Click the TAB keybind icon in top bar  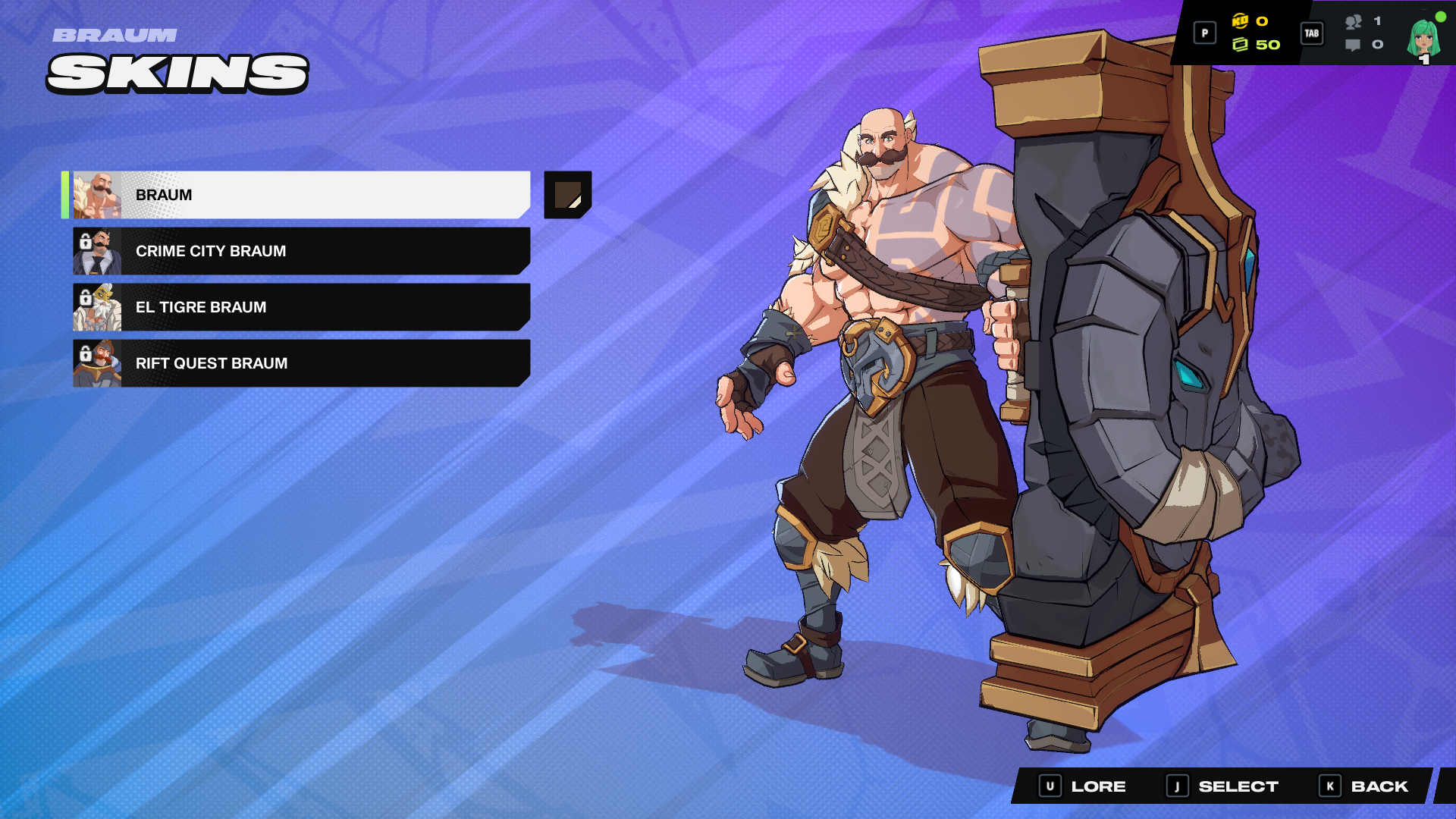pos(1313,33)
